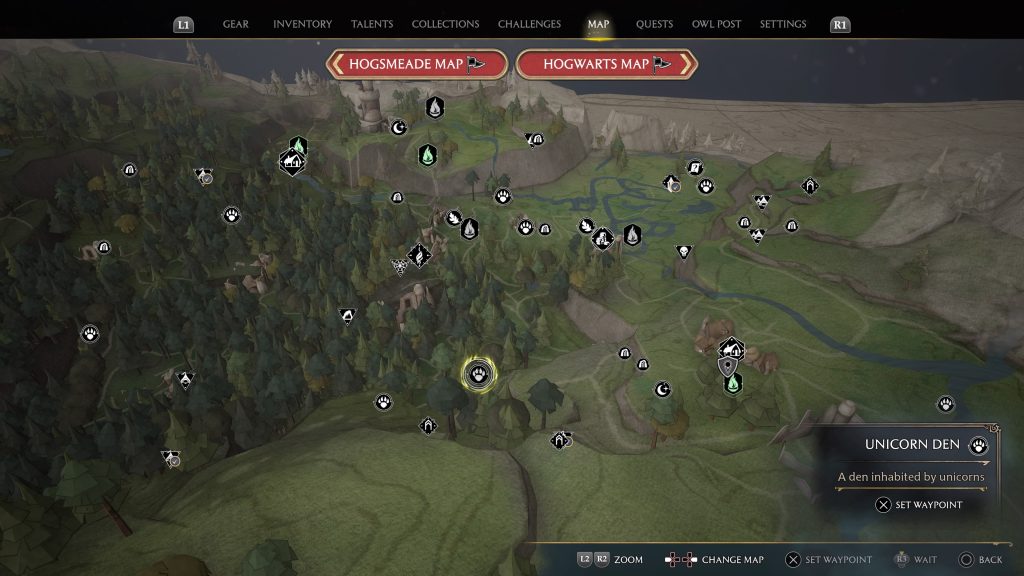View the Owl Post tab
Viewport: 1024px width, 576px height.
pyautogui.click(x=716, y=24)
